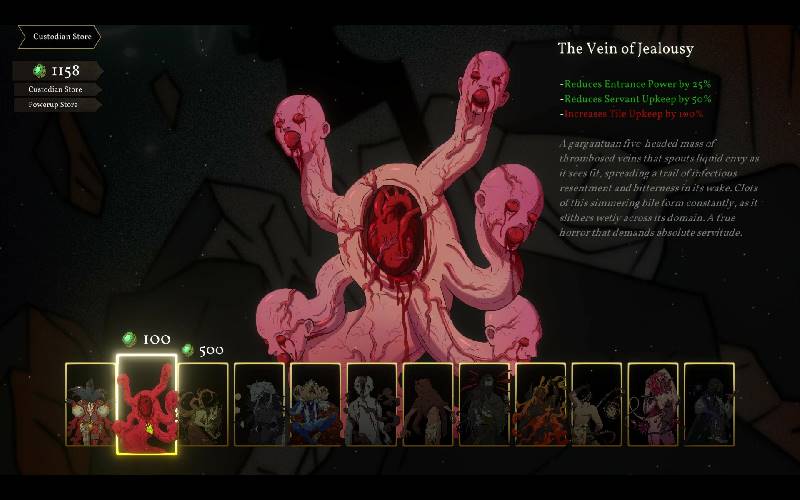Screen dimensions: 800x500
Task: Switch to the Powerup Store tab
Action: point(54,104)
